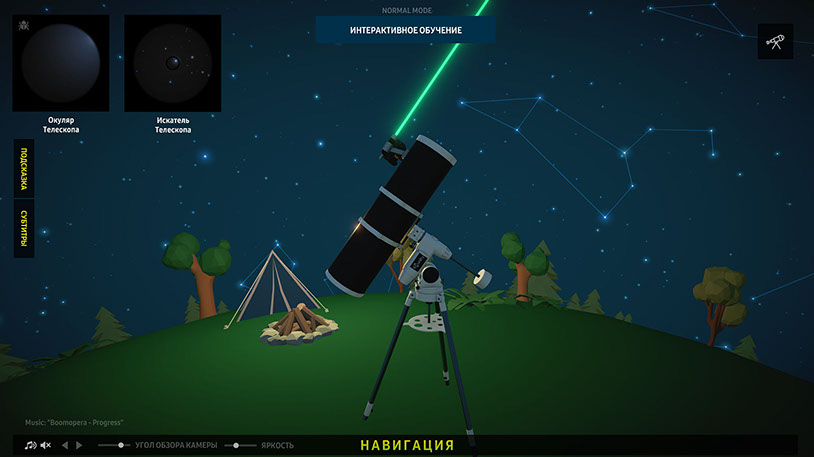Open the Интерактивное обучение panel
Image resolution: width=814 pixels, height=457 pixels.
click(405, 30)
